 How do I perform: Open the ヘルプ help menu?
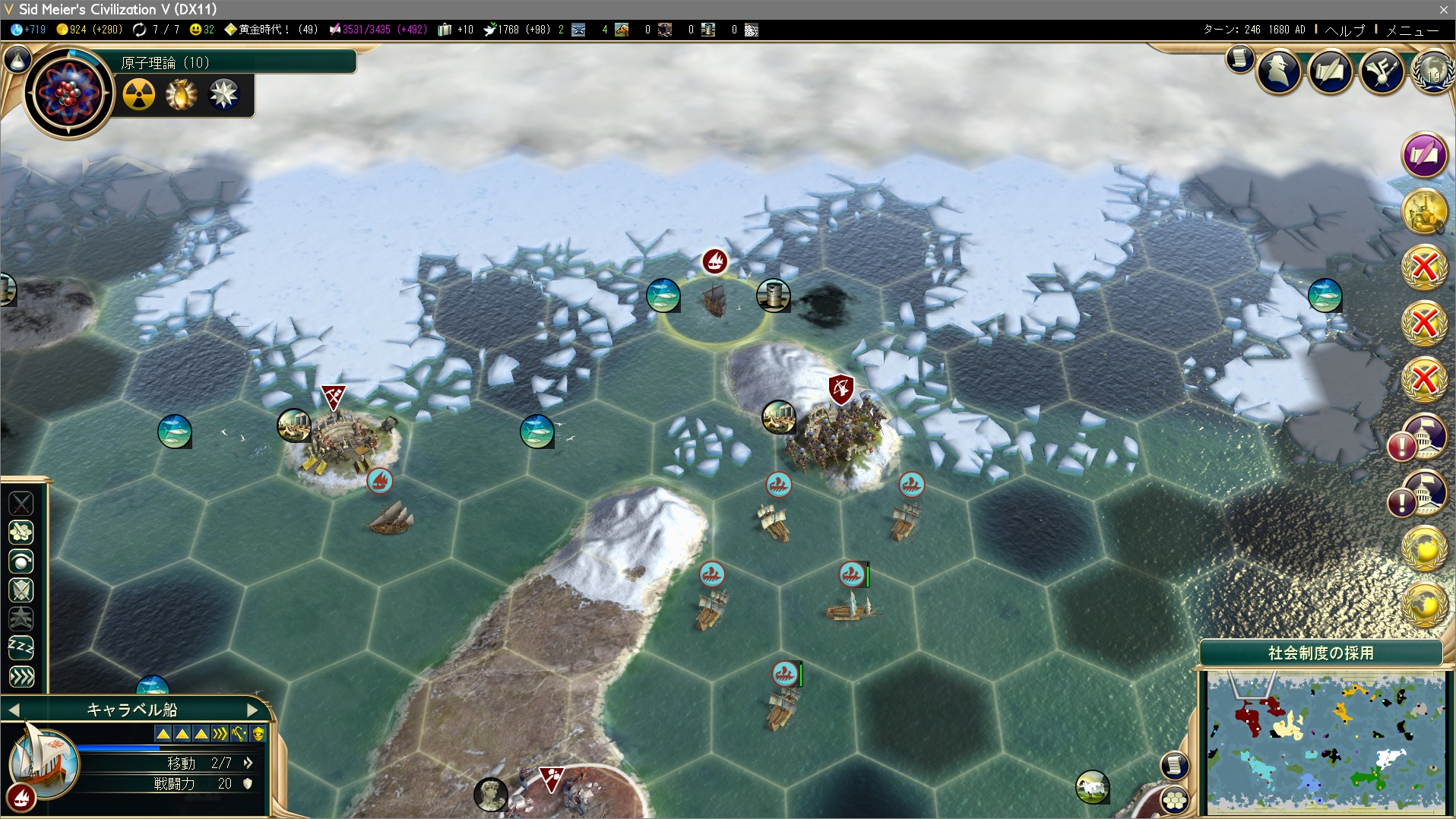(x=1344, y=30)
